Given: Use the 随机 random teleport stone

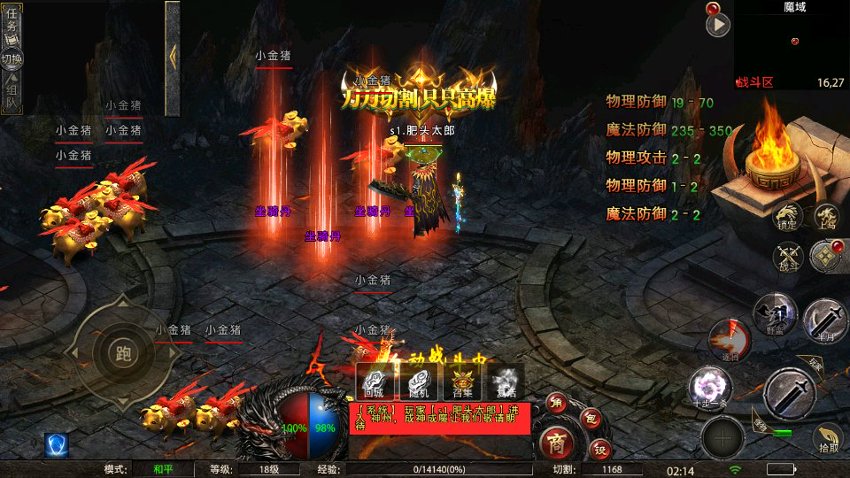Looking at the screenshot, I should [415, 381].
